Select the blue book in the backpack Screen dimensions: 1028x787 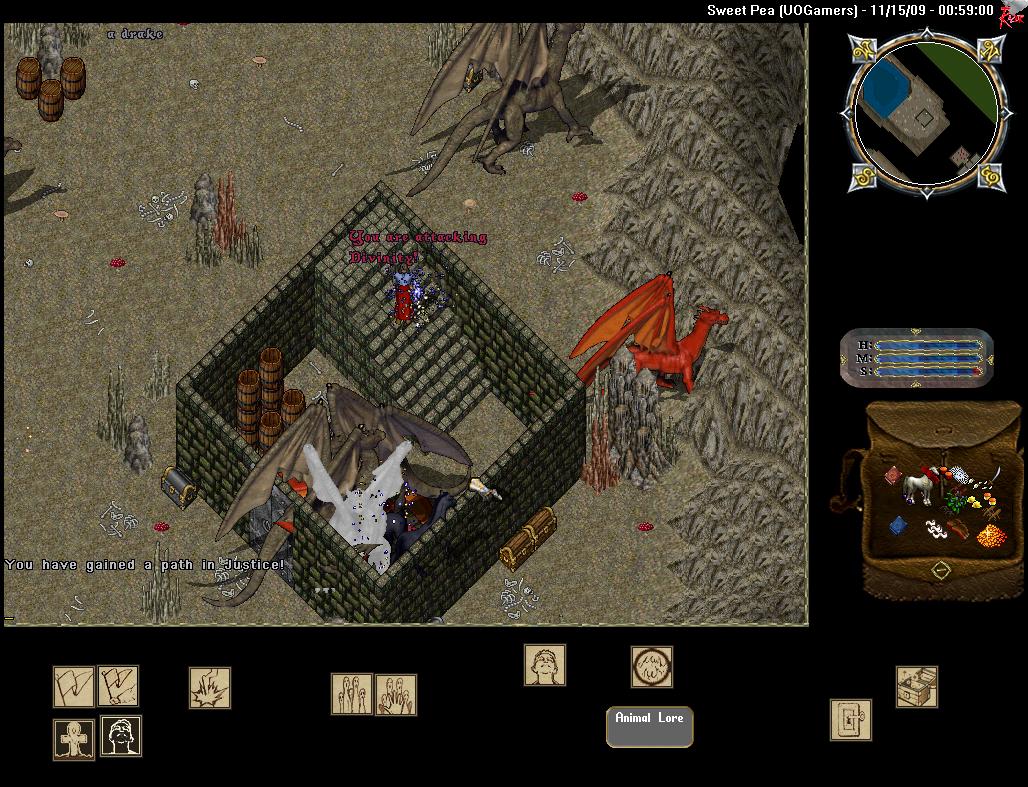(897, 525)
